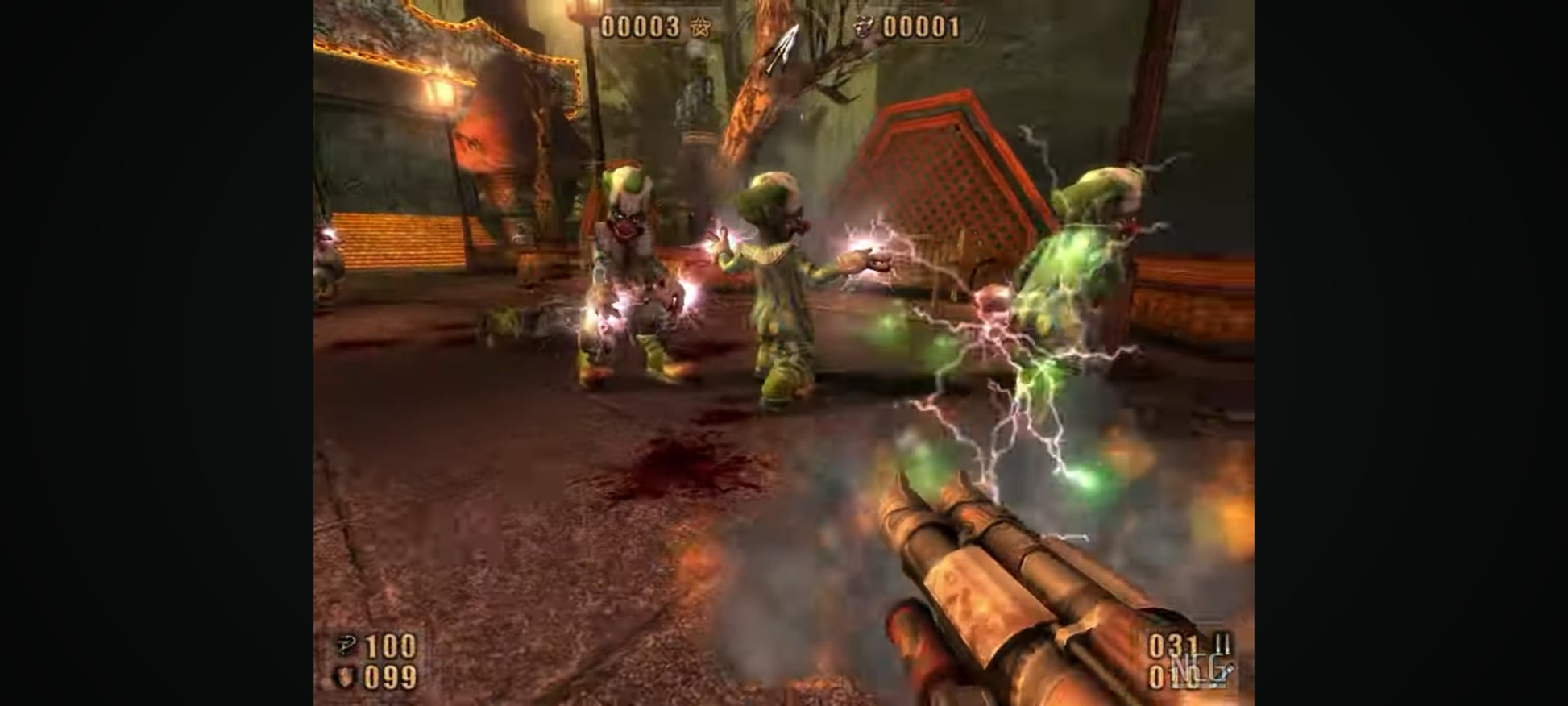
Task: Click the objective compass arrow
Action: pos(782,48)
